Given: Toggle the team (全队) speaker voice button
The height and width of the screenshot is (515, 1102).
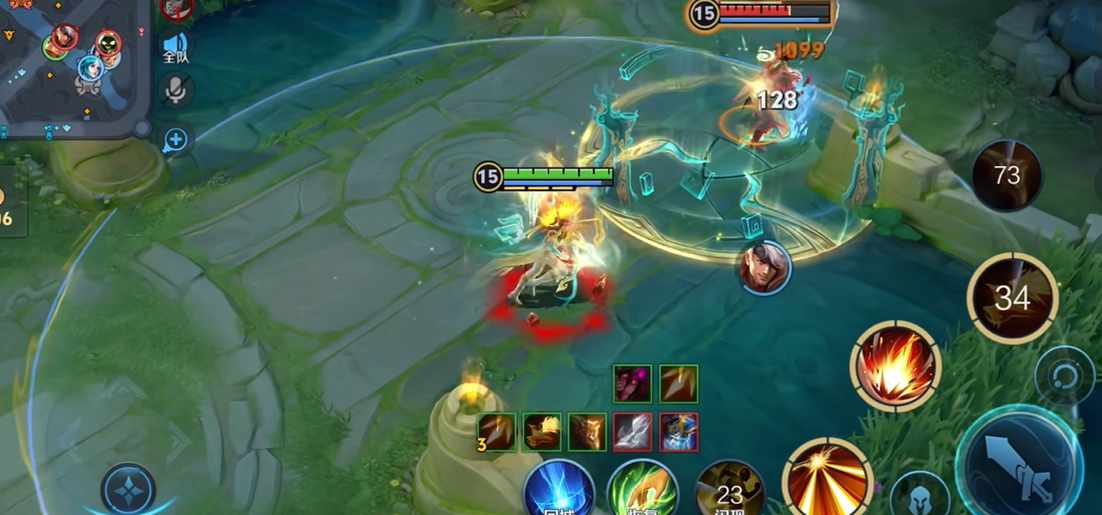Looking at the screenshot, I should coord(176,47).
